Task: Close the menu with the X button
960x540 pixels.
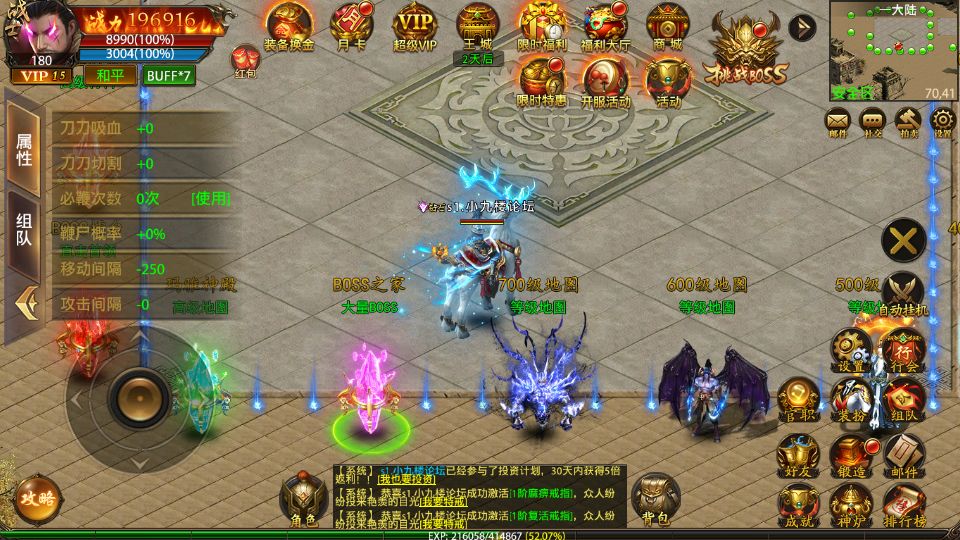Action: coord(903,239)
